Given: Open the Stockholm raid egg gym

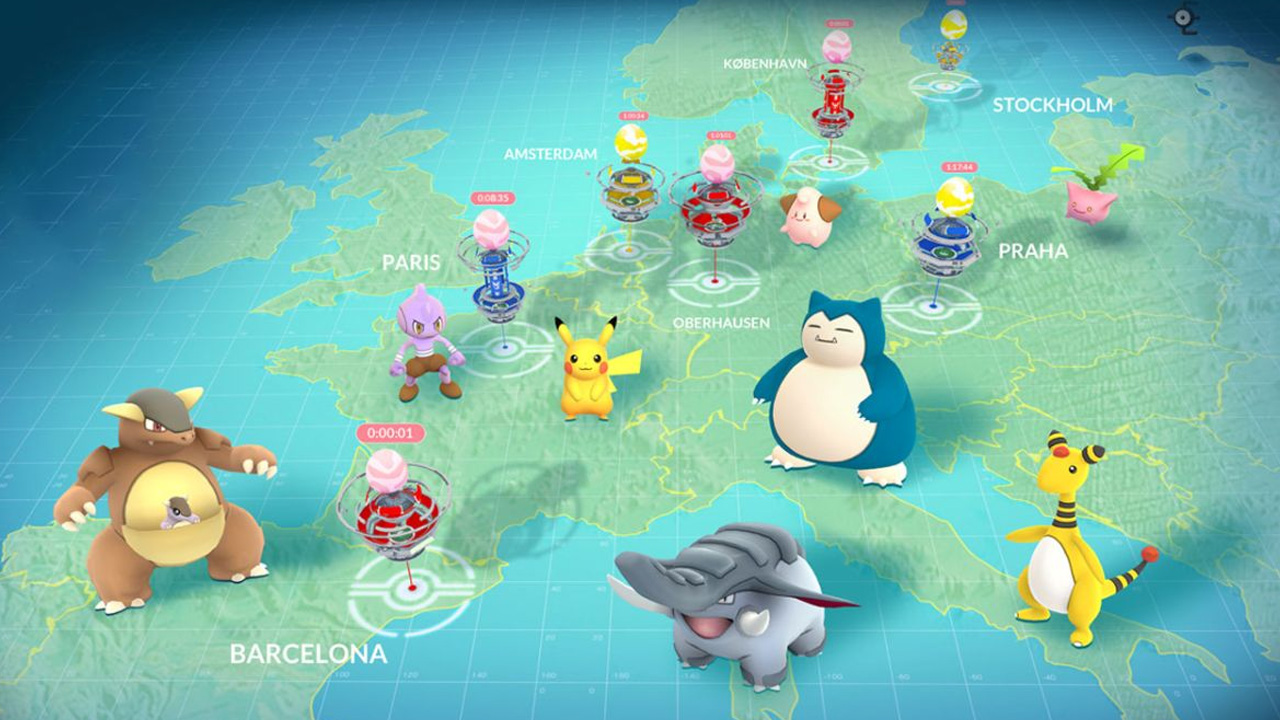Looking at the screenshot, I should [x=953, y=45].
